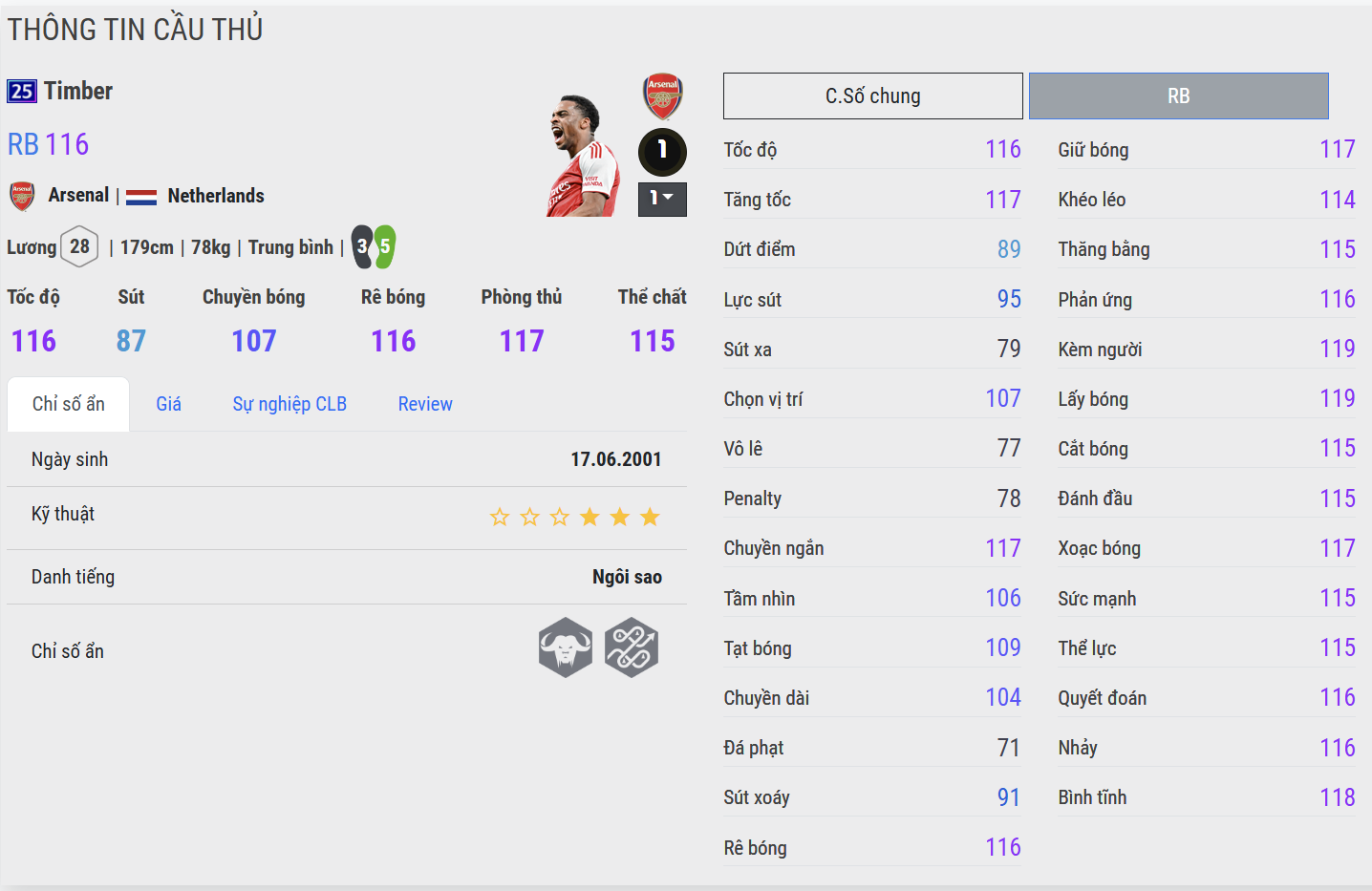This screenshot has height=891, width=1372.
Task: Show the Review tab
Action: pos(425,404)
